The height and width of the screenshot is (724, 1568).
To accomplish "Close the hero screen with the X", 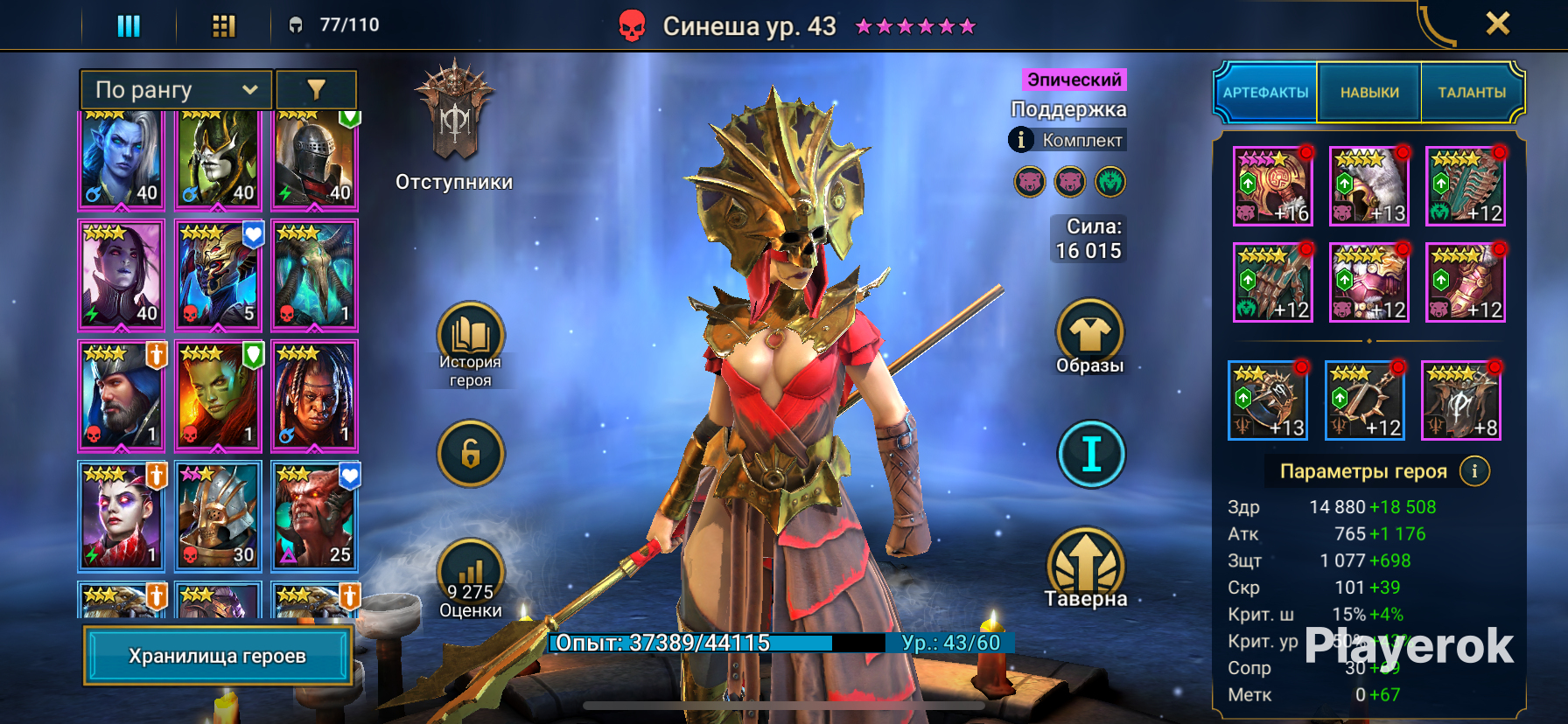I will pos(1497,24).
